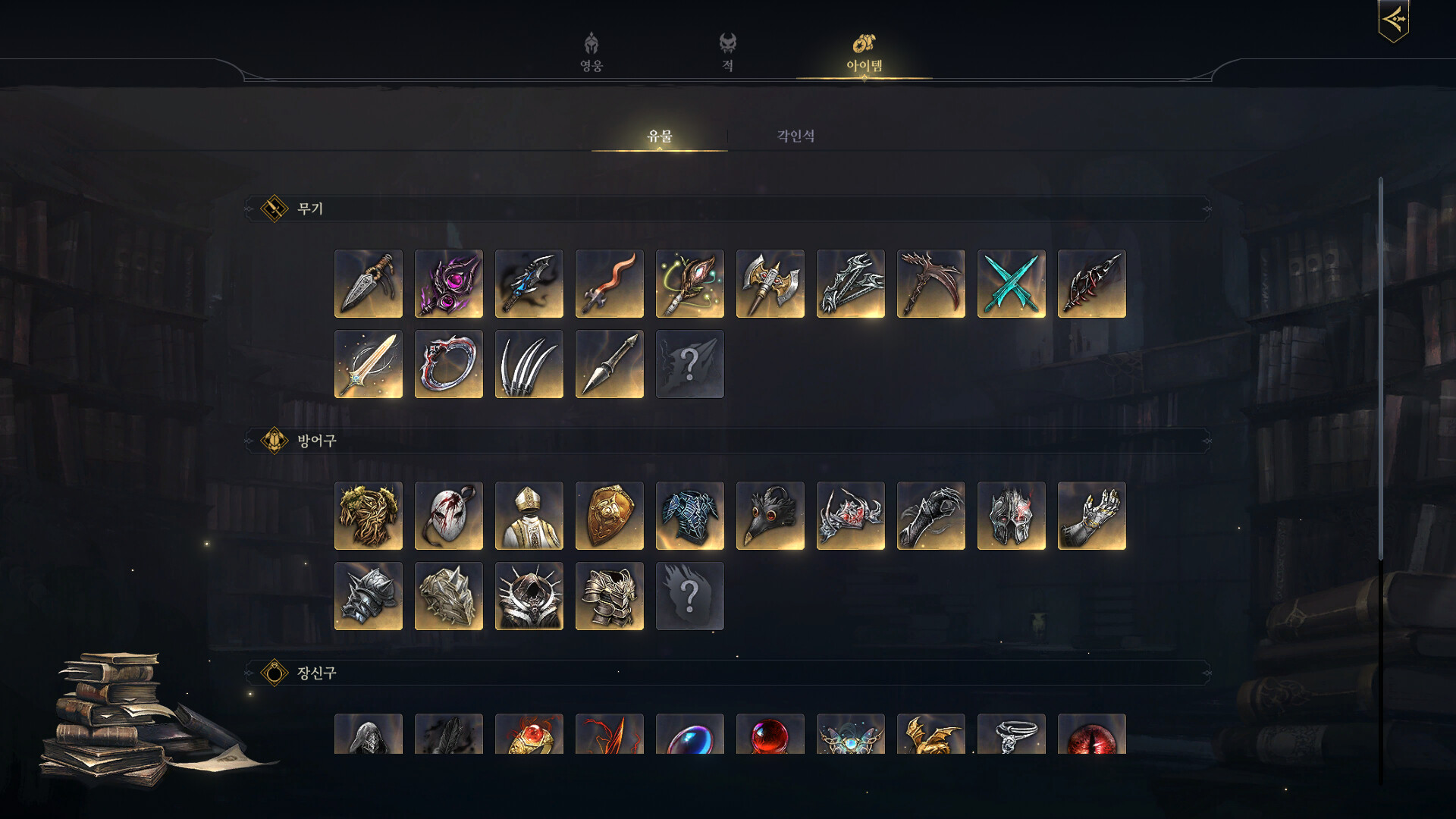Select the dark scythe weapon

[931, 284]
